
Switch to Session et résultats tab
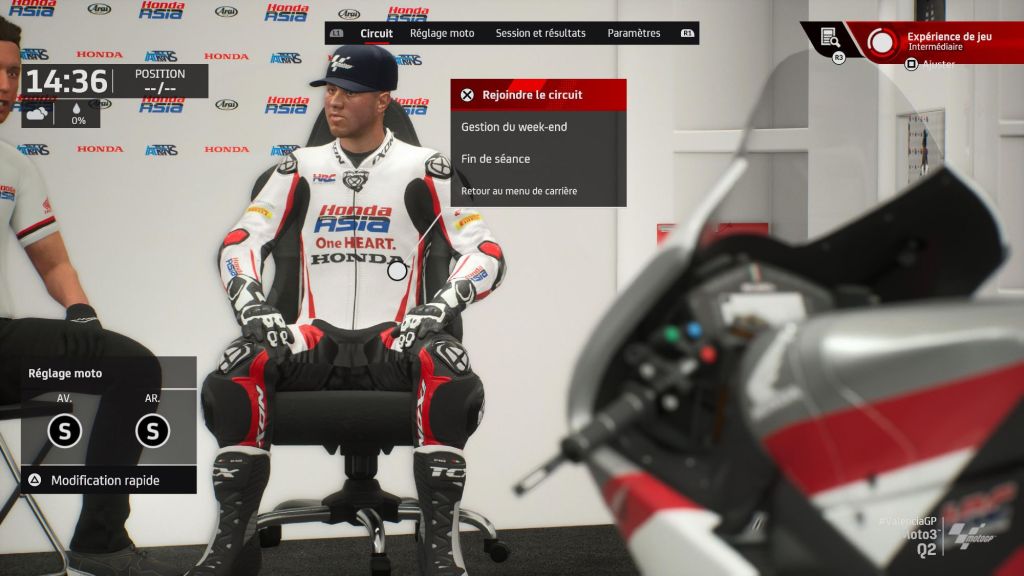[x=540, y=33]
